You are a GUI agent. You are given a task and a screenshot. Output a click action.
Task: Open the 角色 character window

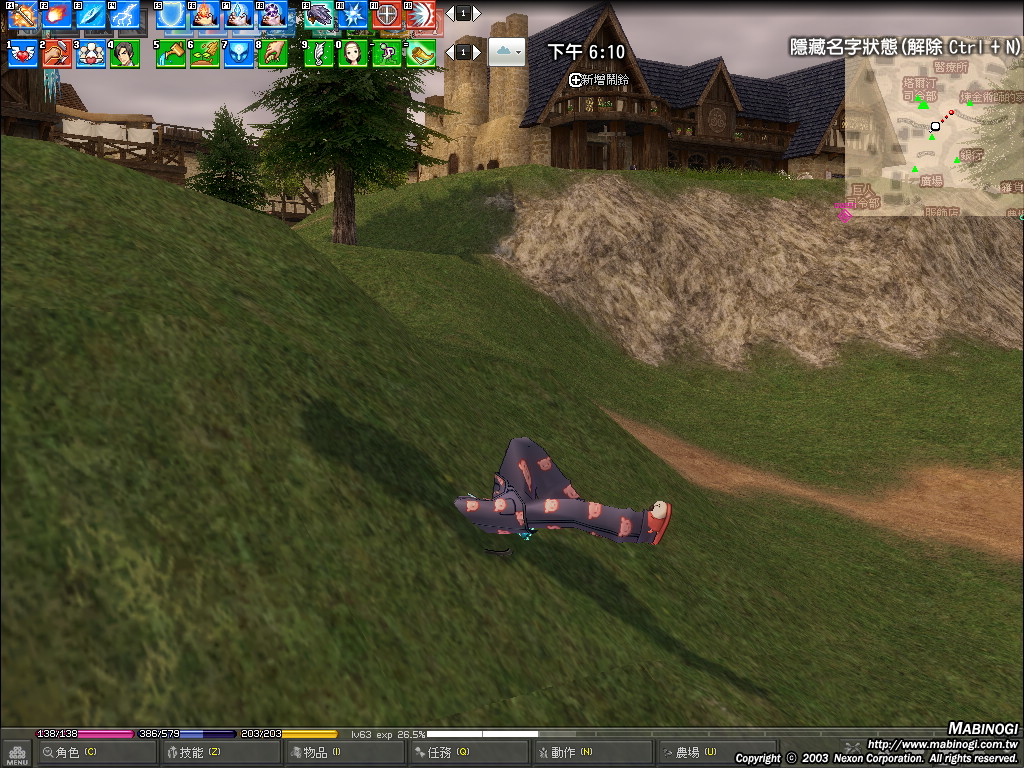69,752
